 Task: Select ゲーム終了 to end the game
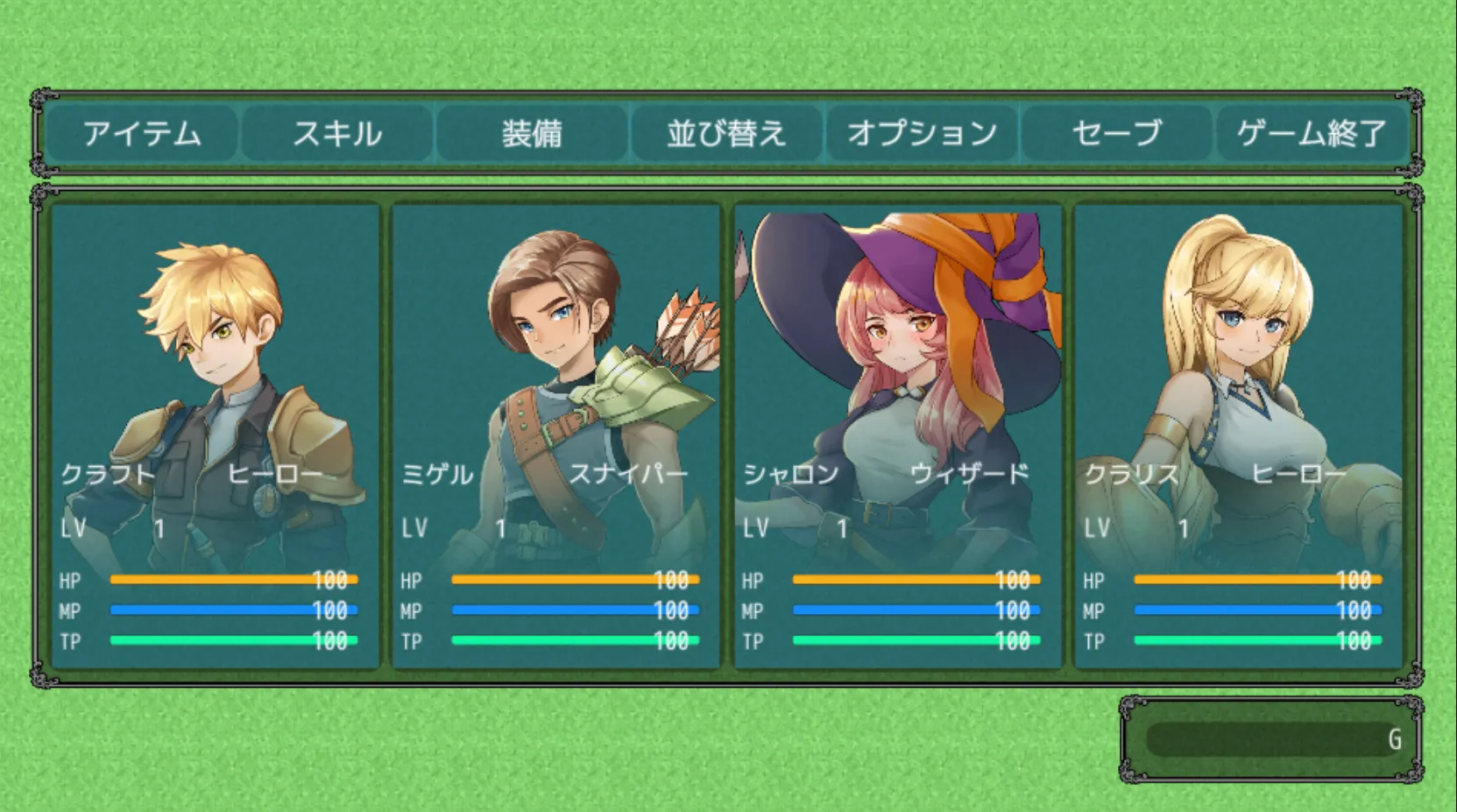pos(1312,133)
